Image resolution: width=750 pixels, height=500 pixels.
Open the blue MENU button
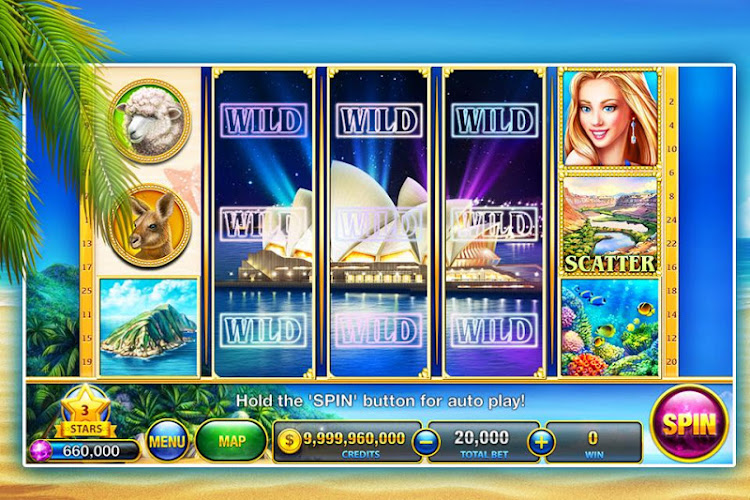(168, 440)
